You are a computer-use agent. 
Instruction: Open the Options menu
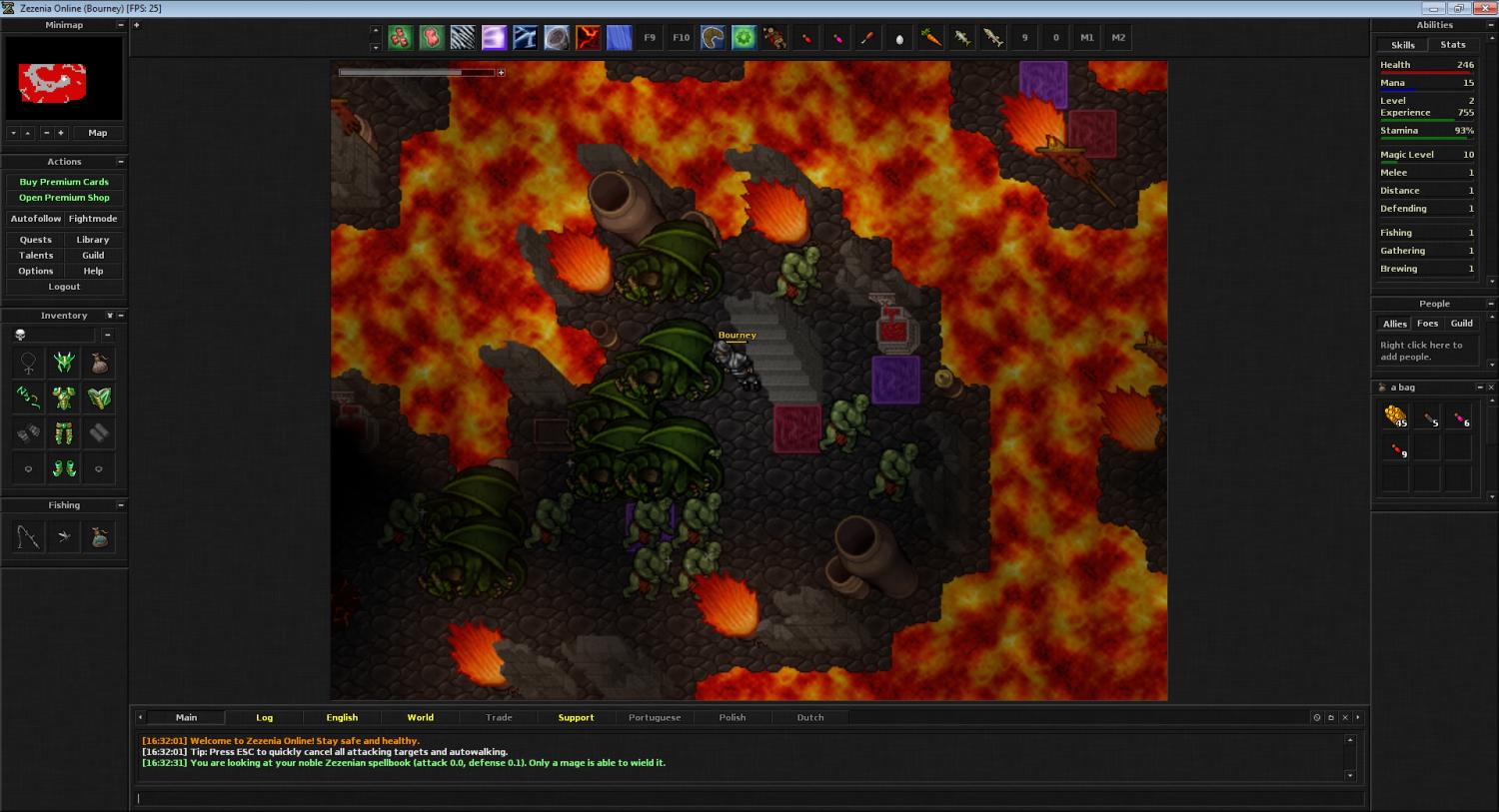coord(36,271)
